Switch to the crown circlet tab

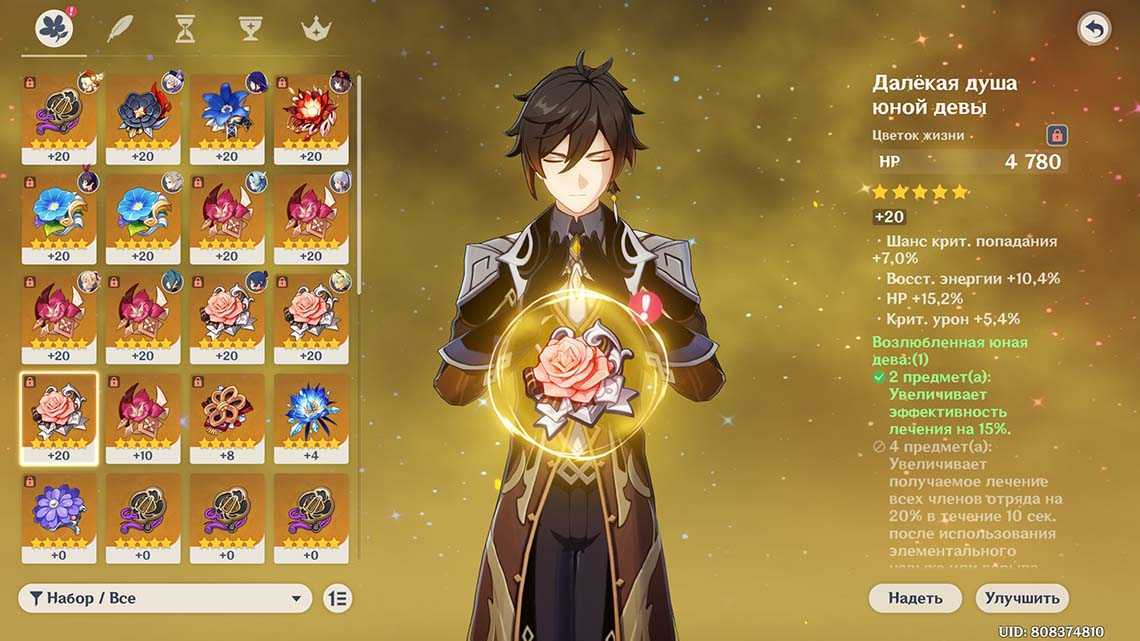(x=316, y=28)
